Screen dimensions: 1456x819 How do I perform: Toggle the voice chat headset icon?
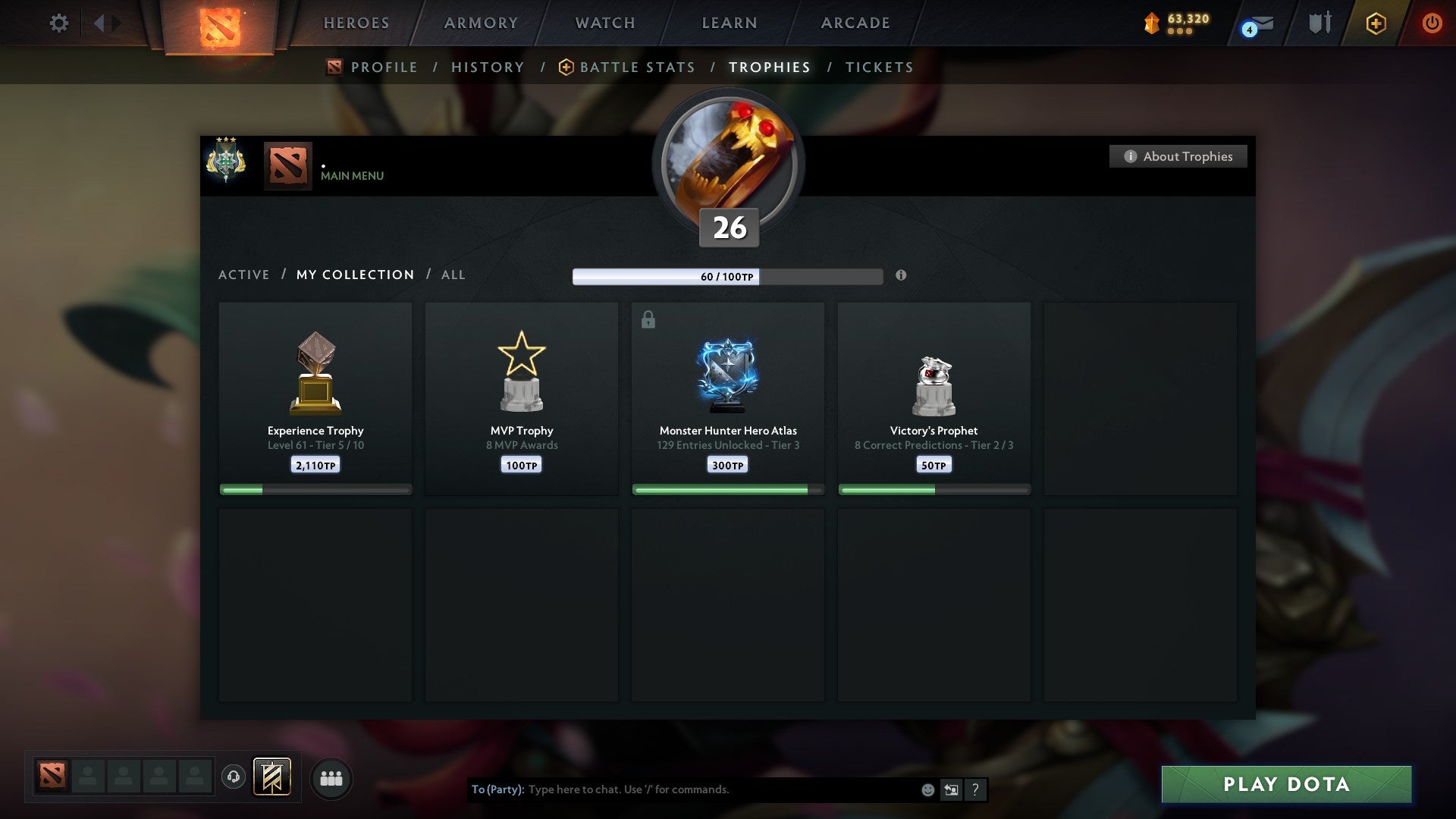tap(234, 777)
